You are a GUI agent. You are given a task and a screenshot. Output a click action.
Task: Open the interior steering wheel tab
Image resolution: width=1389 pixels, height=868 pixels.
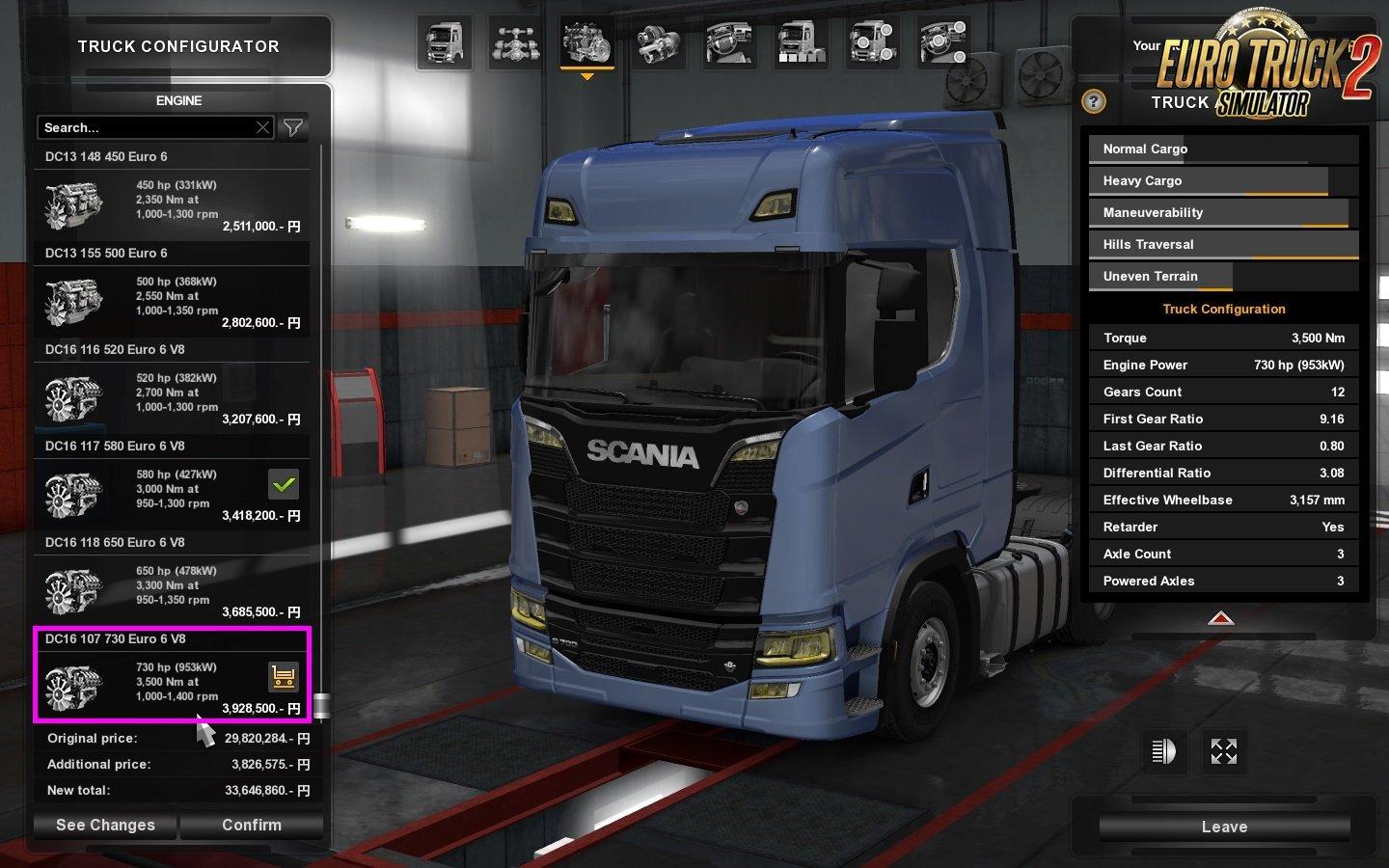pos(729,43)
